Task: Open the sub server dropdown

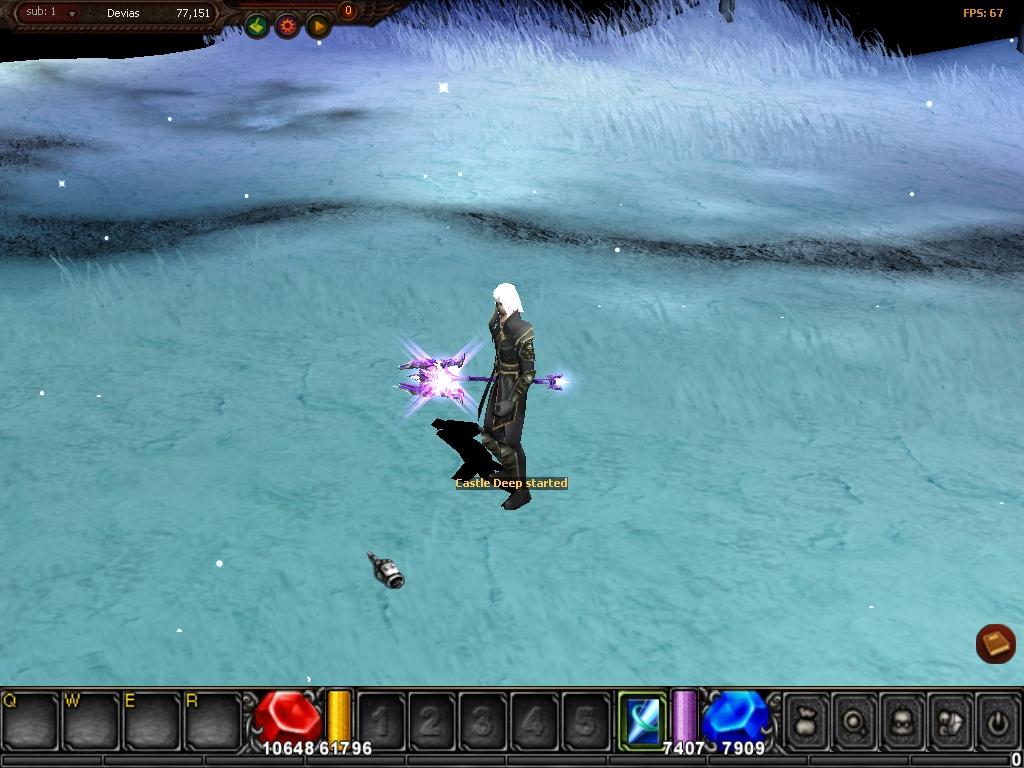Action: point(72,14)
